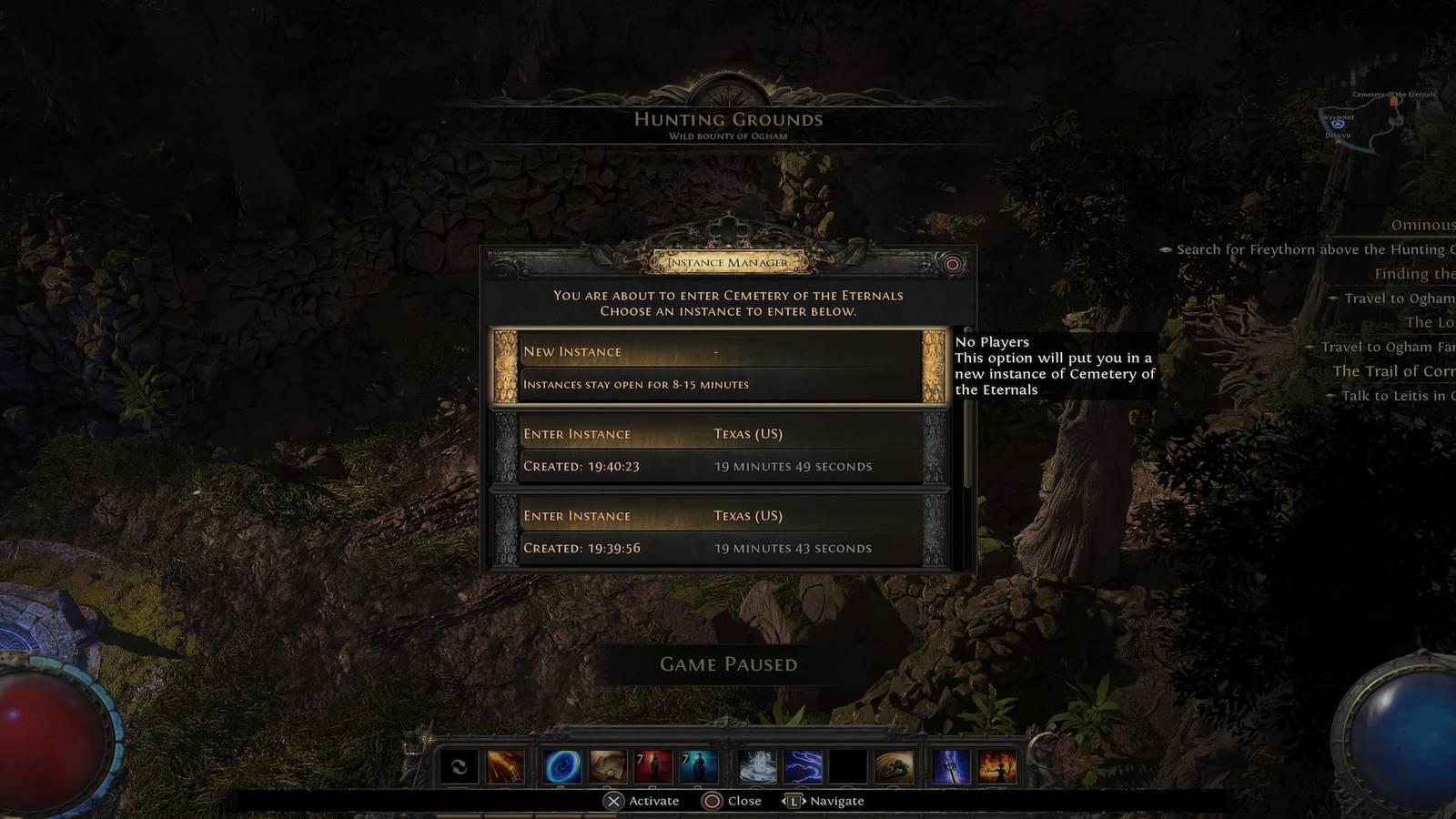Screen dimensions: 1456x819
Task: Select the blue spear skill icon
Action: tap(949, 767)
